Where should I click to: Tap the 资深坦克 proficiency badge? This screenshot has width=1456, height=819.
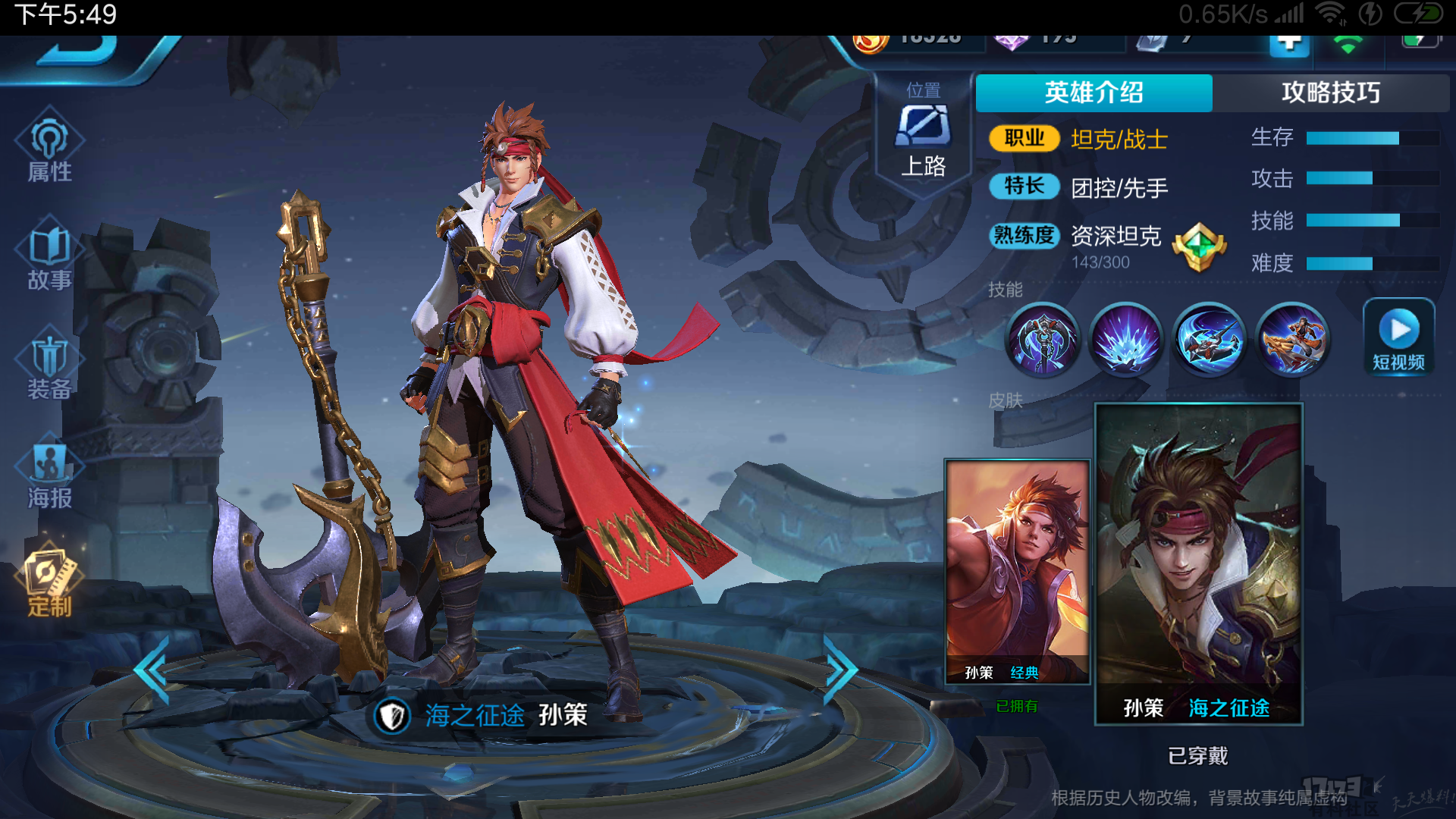click(1198, 247)
